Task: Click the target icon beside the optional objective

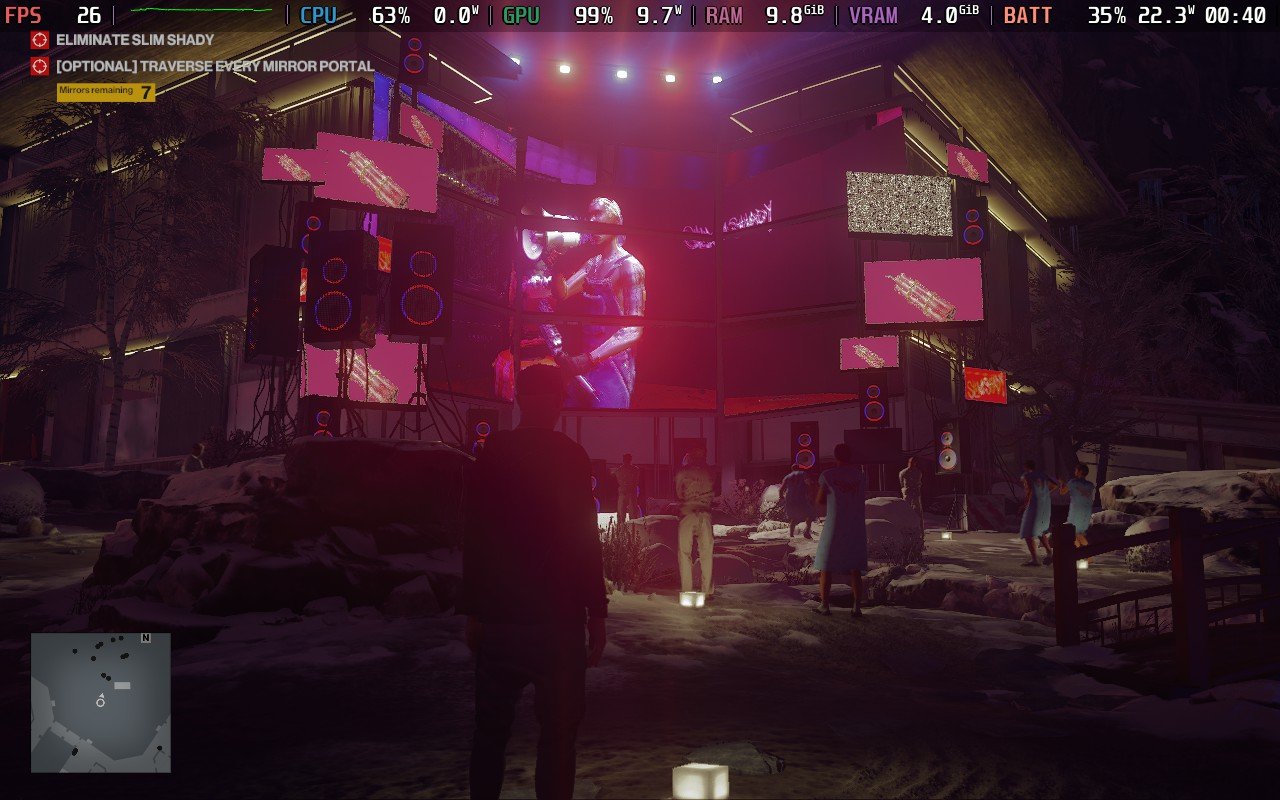Action: pyautogui.click(x=40, y=66)
